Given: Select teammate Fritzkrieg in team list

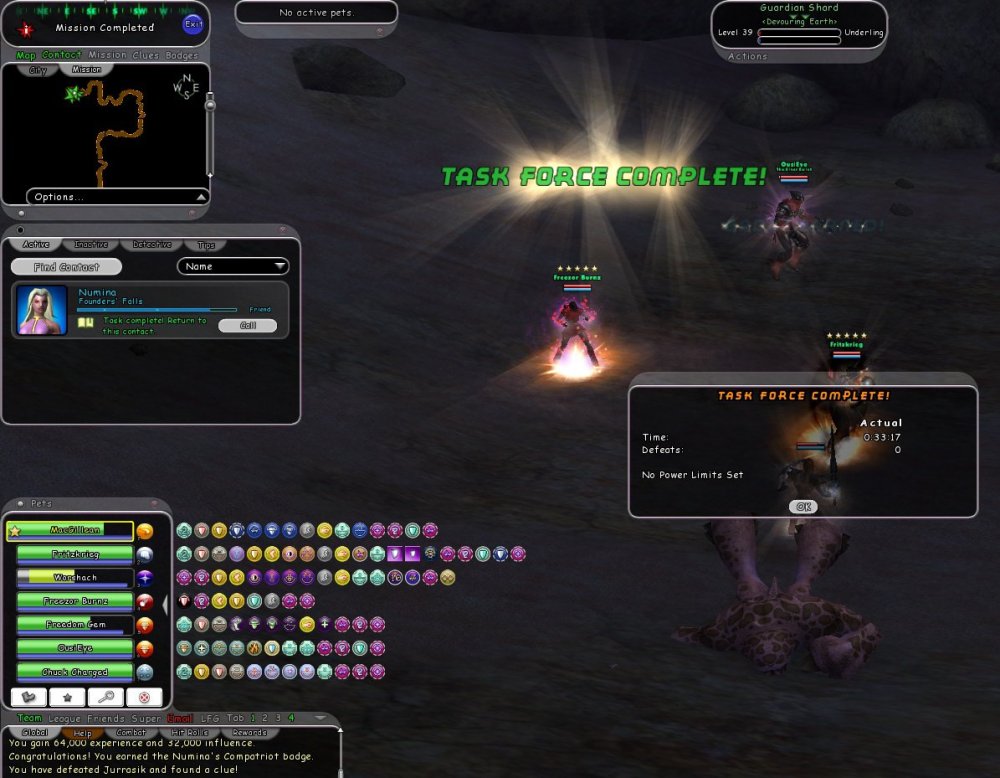Looking at the screenshot, I should 75,554.
